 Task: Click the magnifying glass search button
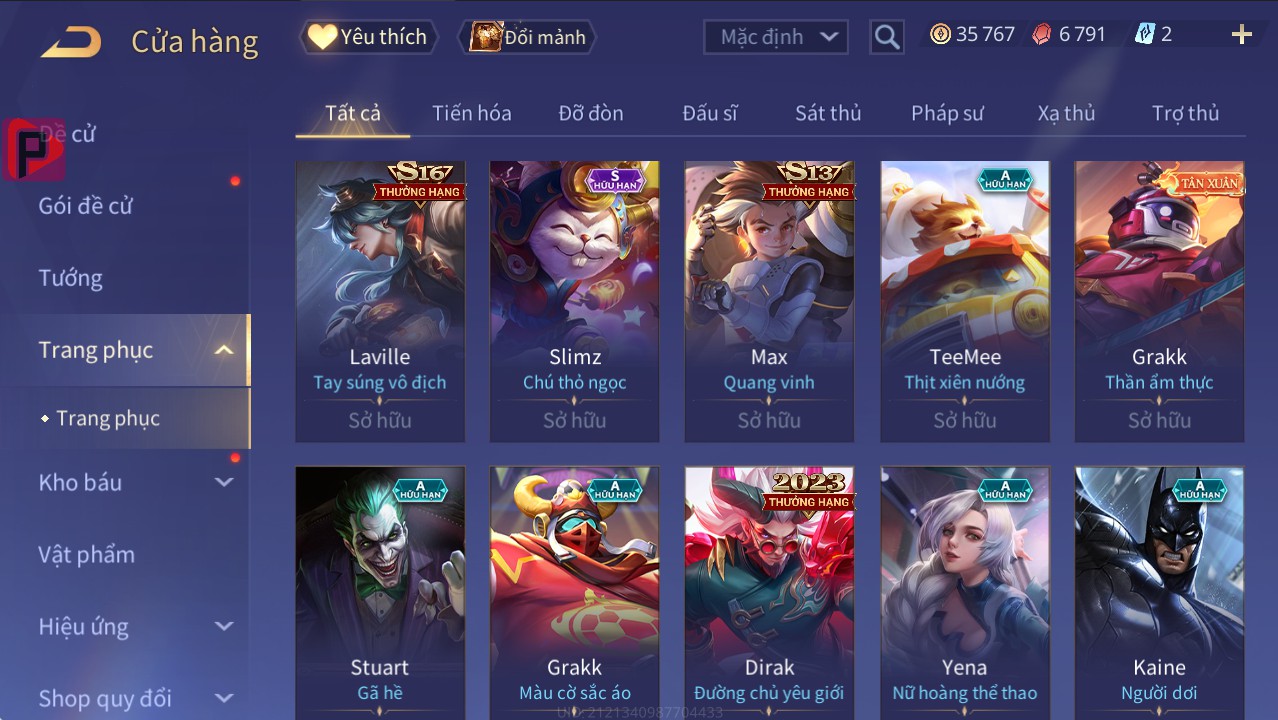886,37
